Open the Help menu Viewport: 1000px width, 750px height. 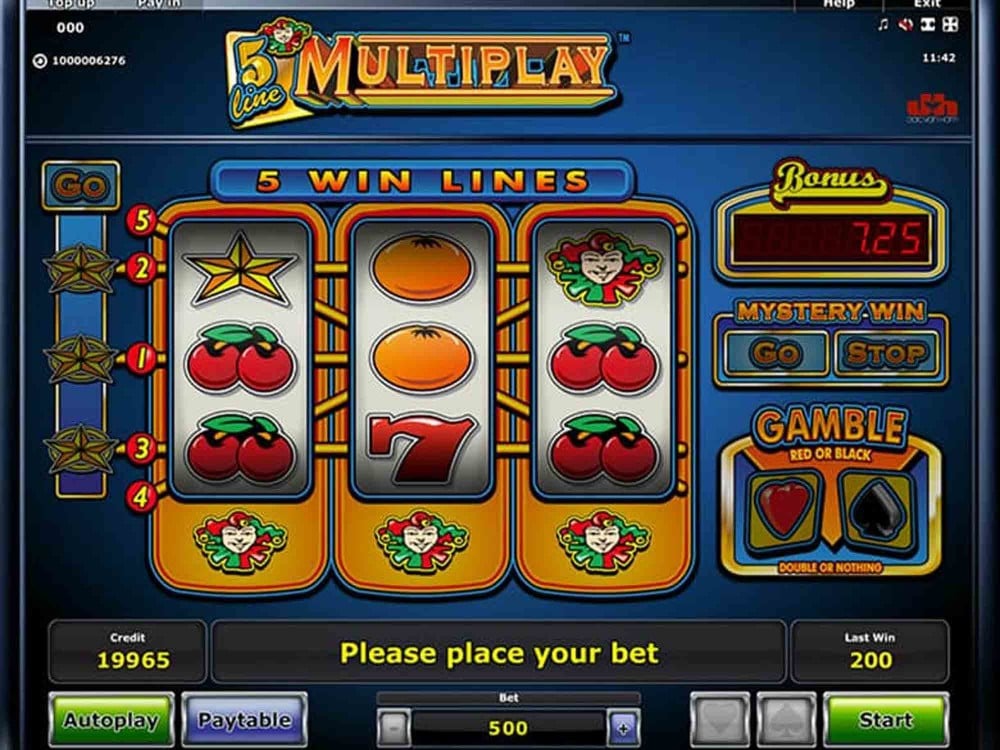(838, 5)
